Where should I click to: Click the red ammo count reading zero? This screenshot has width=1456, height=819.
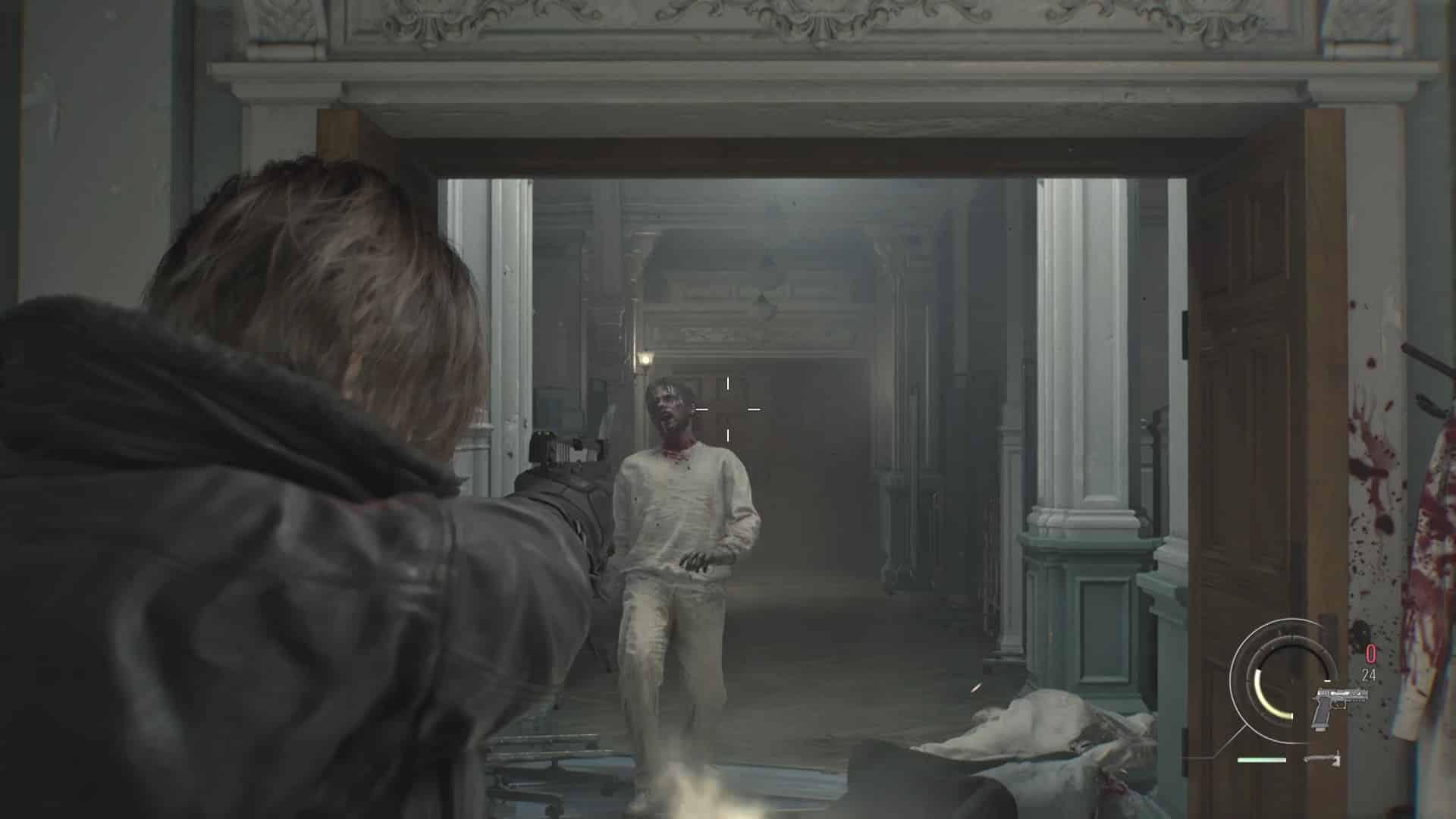tap(1370, 652)
